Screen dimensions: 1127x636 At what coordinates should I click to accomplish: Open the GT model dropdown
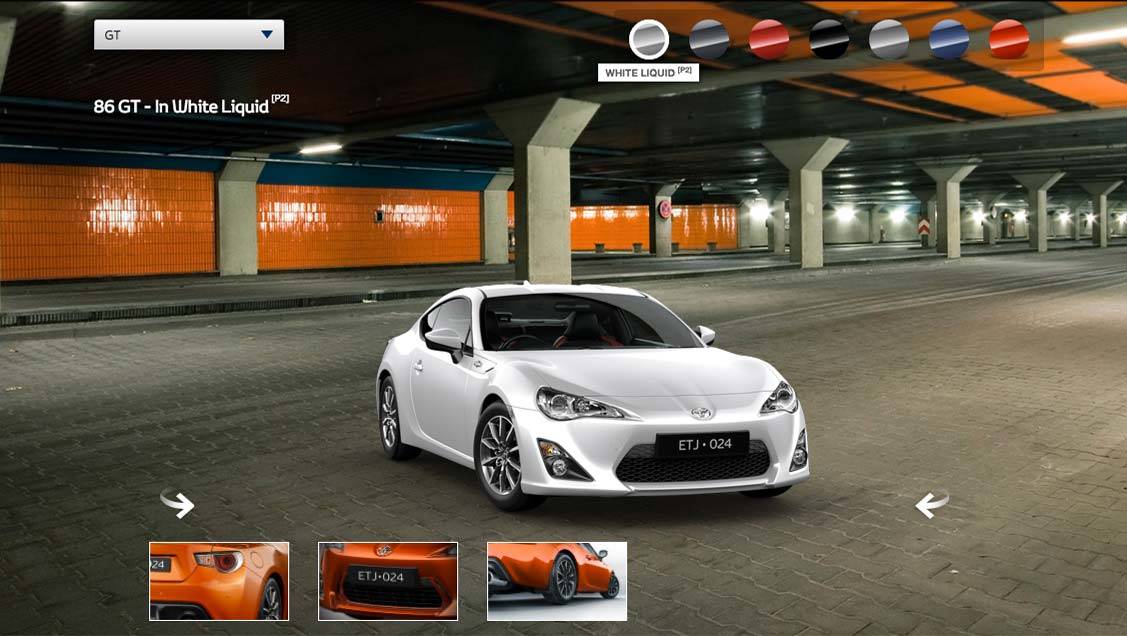pyautogui.click(x=189, y=35)
